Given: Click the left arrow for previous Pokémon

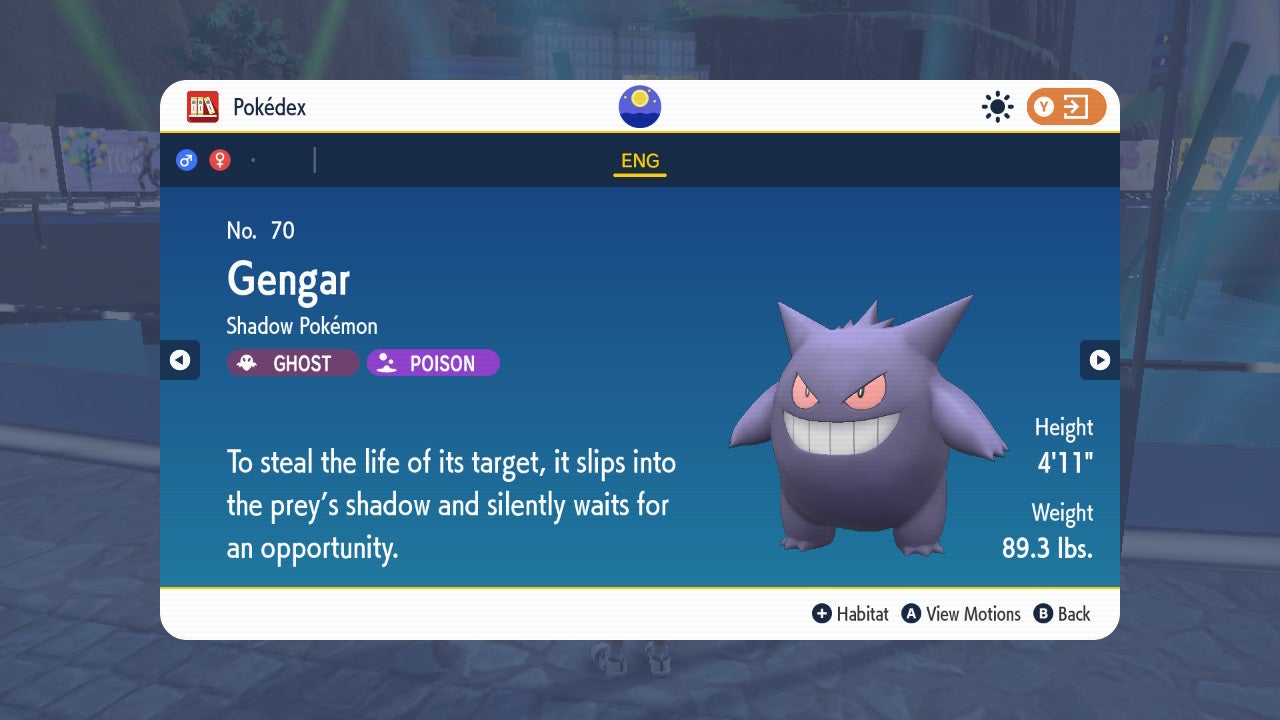Looking at the screenshot, I should click(181, 360).
